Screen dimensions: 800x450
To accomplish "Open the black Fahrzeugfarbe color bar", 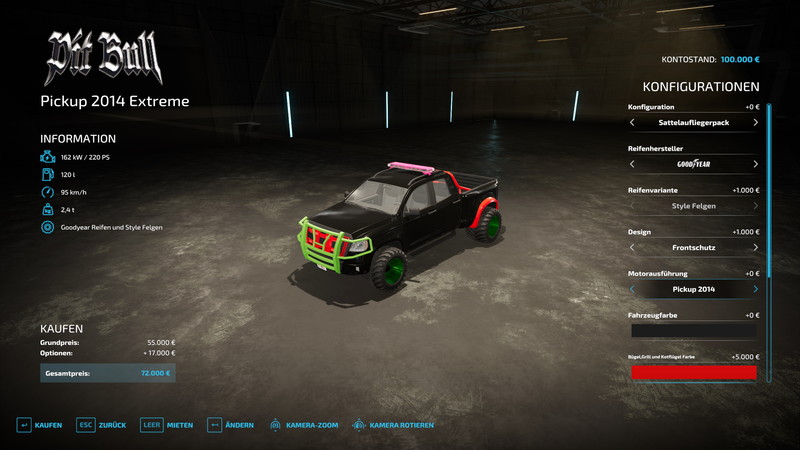I will pos(693,331).
